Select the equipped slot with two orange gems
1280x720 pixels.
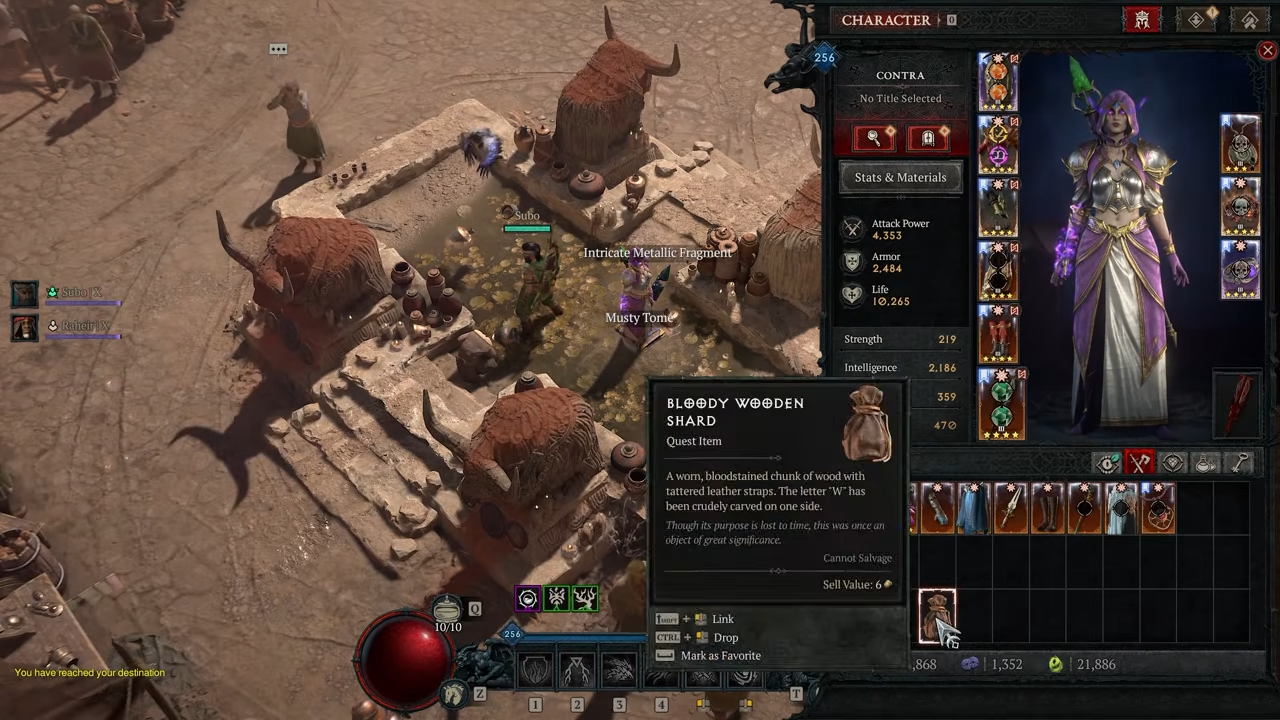998,82
